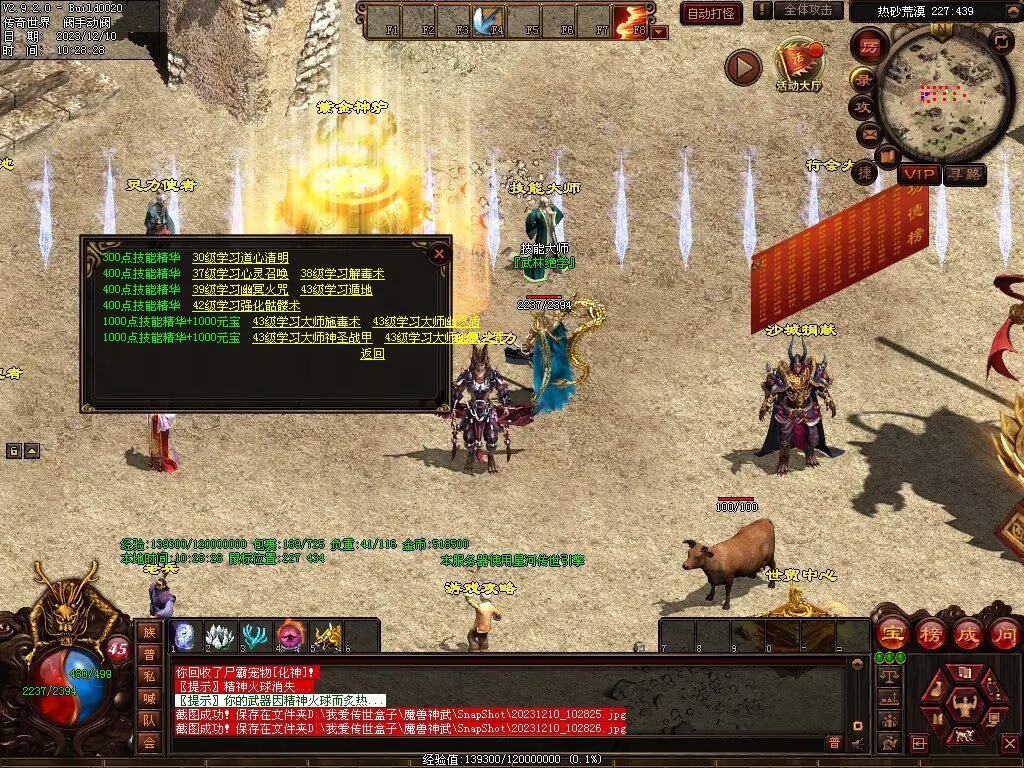This screenshot has height=768, width=1024.
Task: Activate 寻路 pathfinding button
Action: click(965, 175)
